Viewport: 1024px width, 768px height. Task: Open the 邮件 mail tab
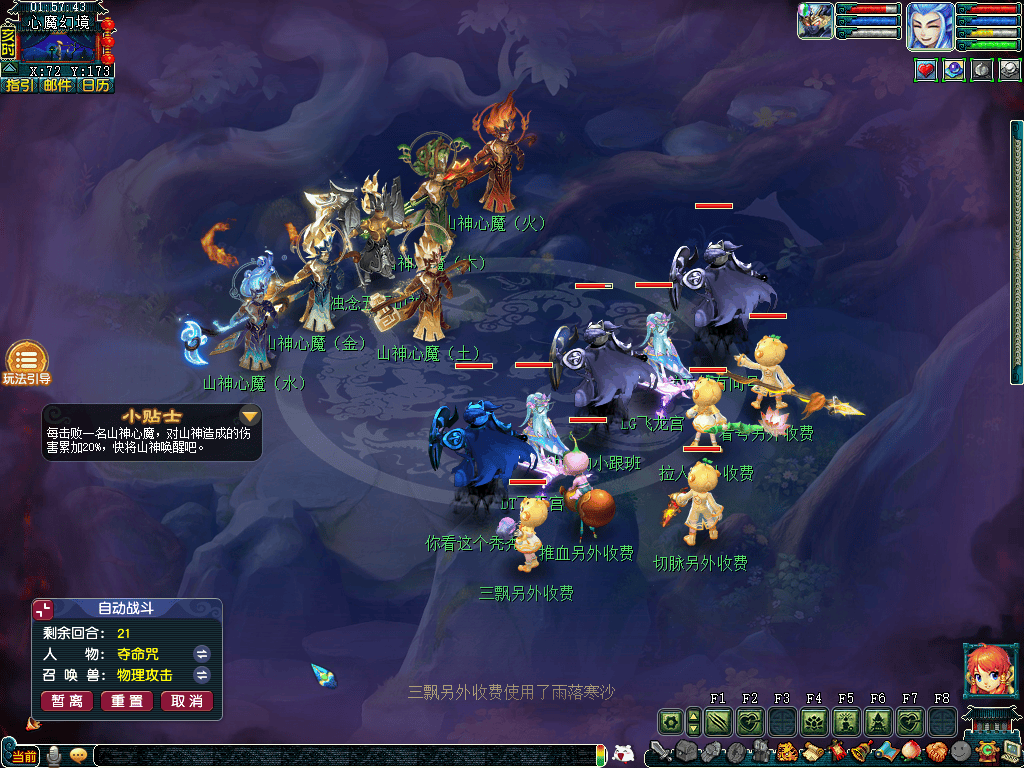tap(57, 86)
